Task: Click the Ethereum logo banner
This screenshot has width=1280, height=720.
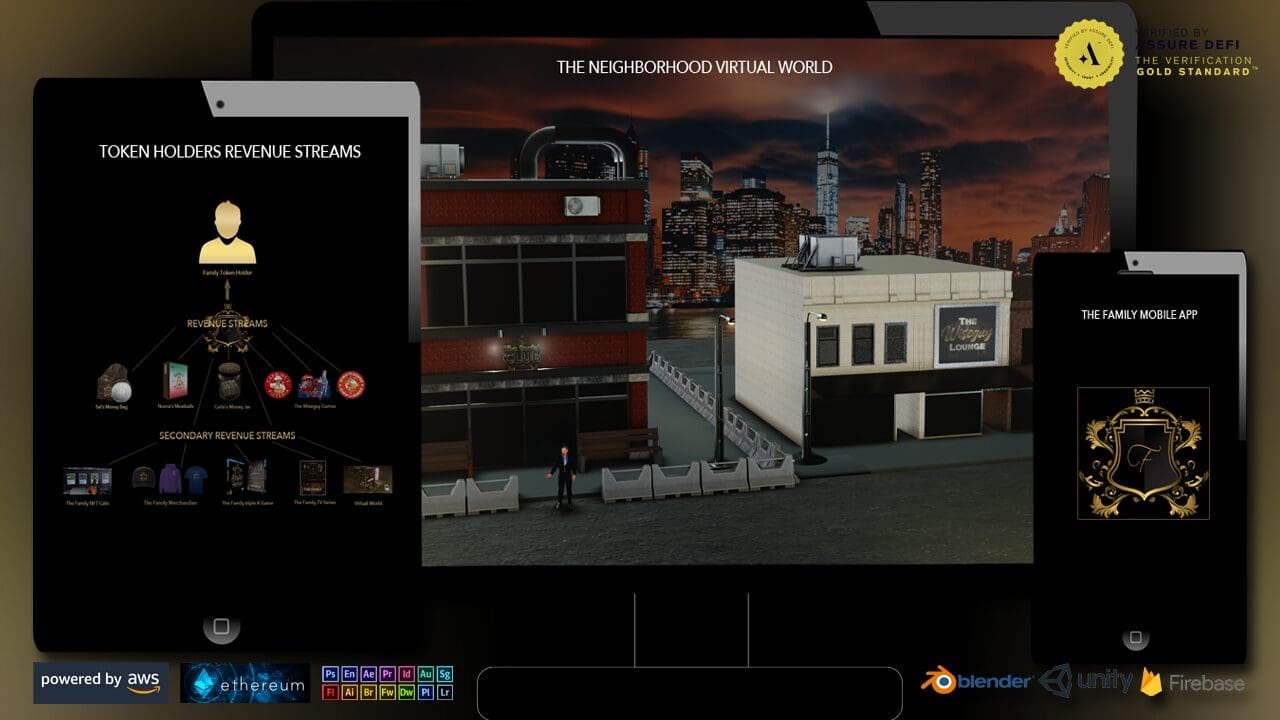Action: [x=245, y=683]
